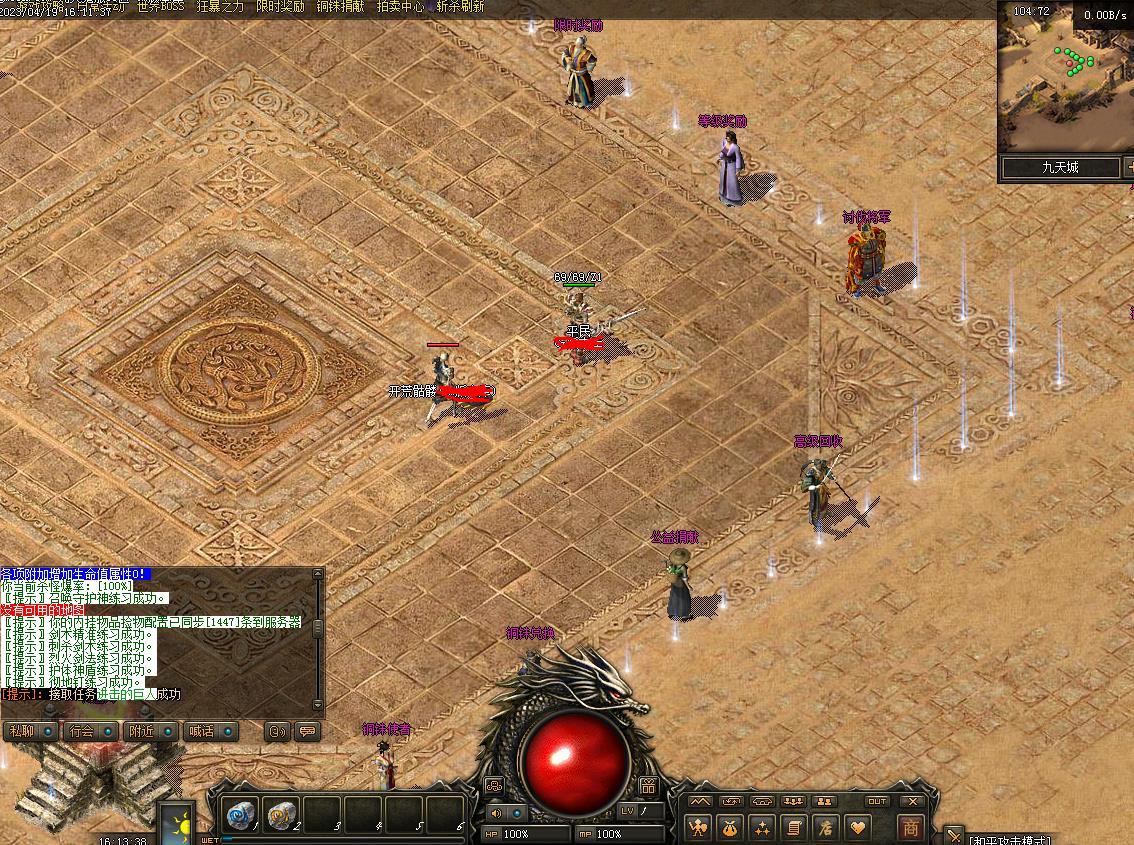This screenshot has height=845, width=1134.
Task: Open the 限时奖励 top menu entry
Action: (280, 6)
